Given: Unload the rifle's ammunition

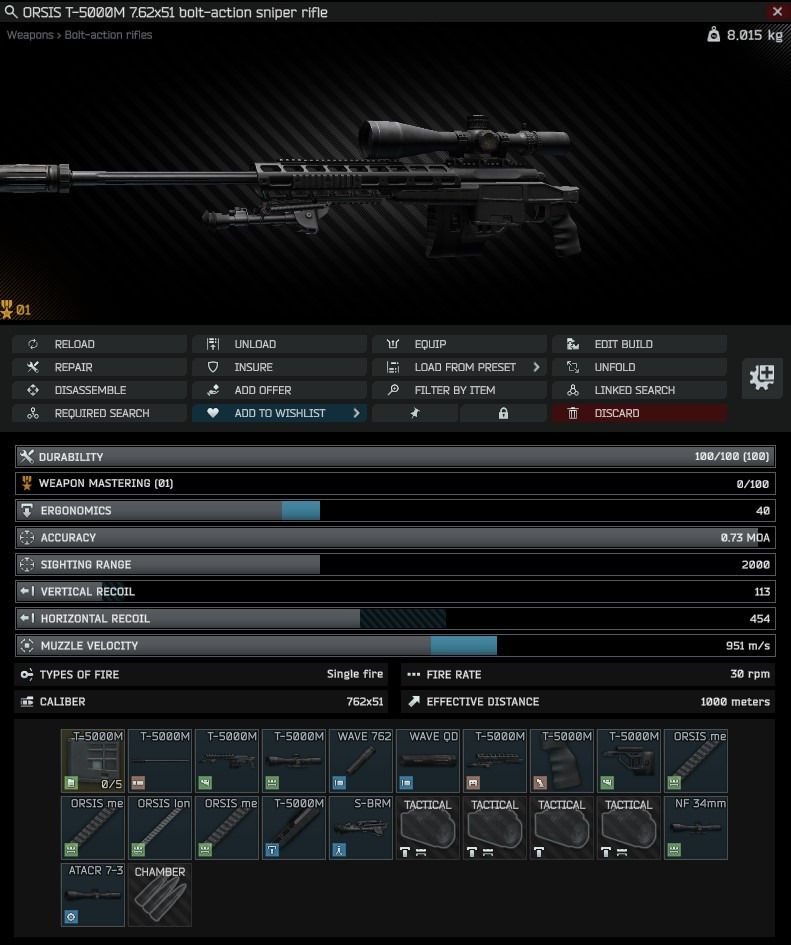Looking at the screenshot, I should coord(279,344).
